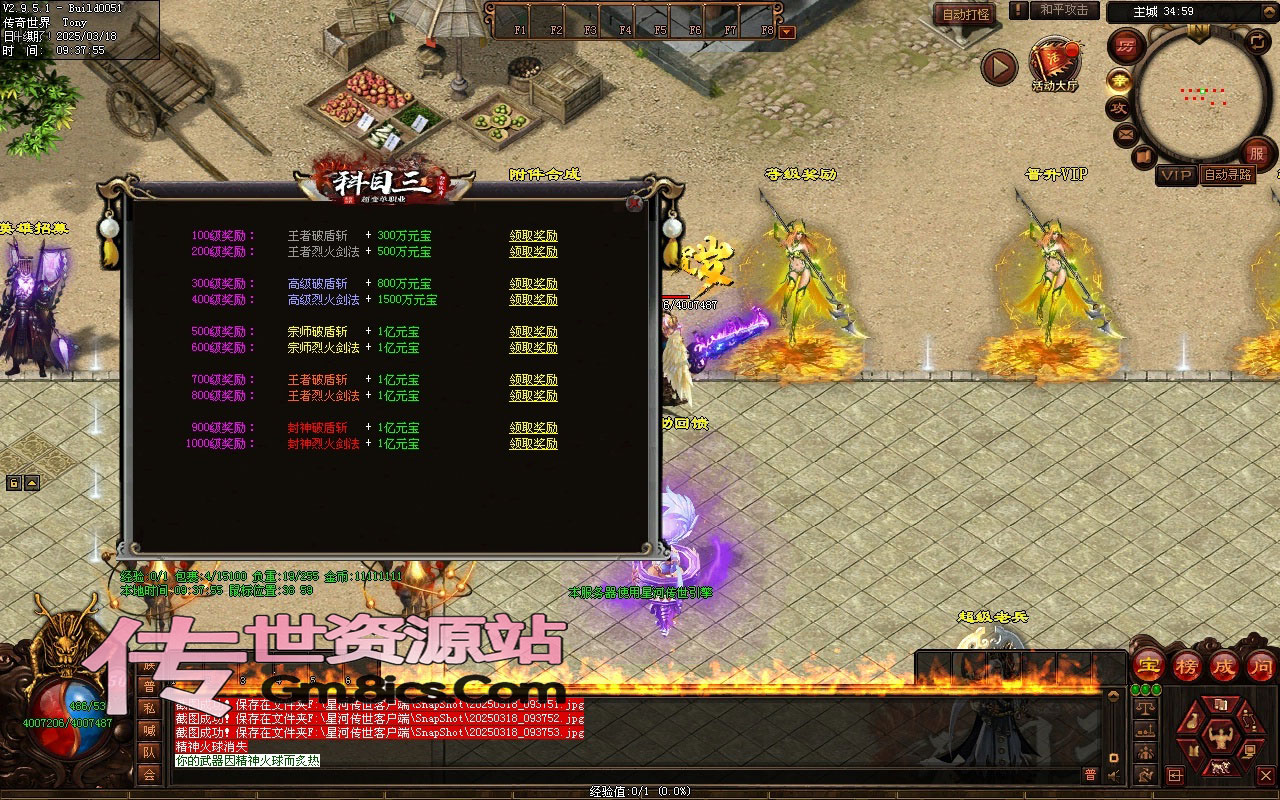Click the F-key hotbar dropdown arrow
The width and height of the screenshot is (1280, 800).
tap(787, 31)
